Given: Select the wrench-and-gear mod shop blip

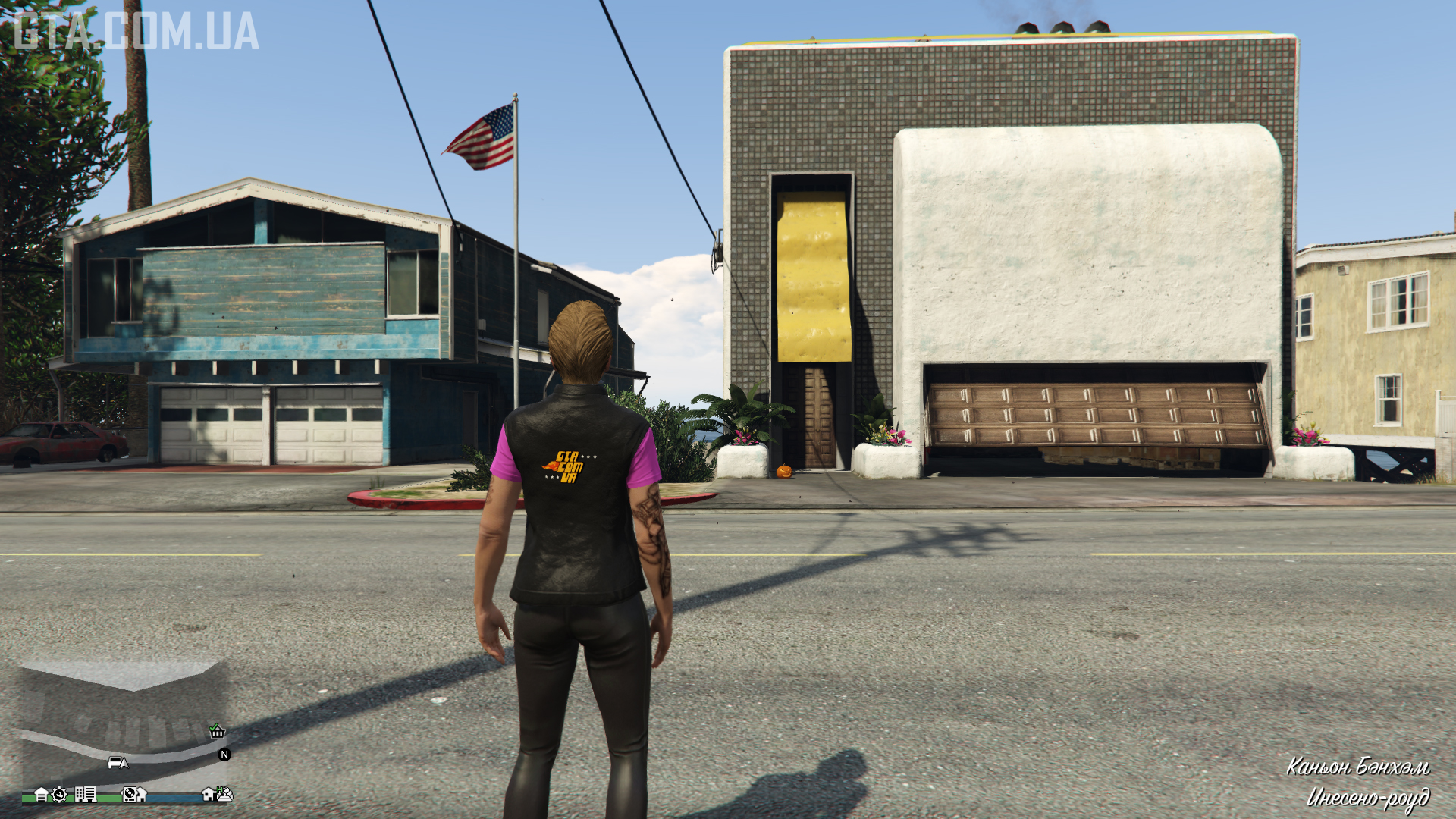Looking at the screenshot, I should [x=59, y=795].
